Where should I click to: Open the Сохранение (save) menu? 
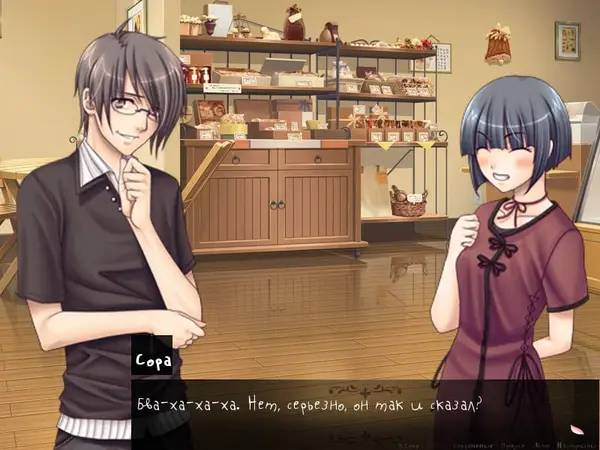pos(471,441)
